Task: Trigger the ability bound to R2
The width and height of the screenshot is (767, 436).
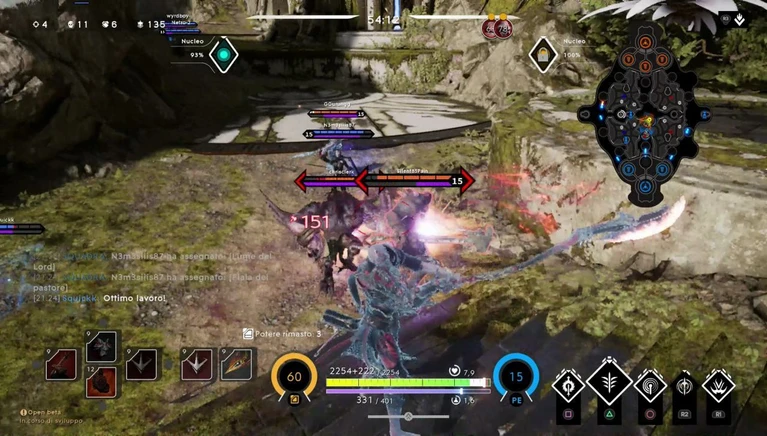Action: (x=685, y=385)
